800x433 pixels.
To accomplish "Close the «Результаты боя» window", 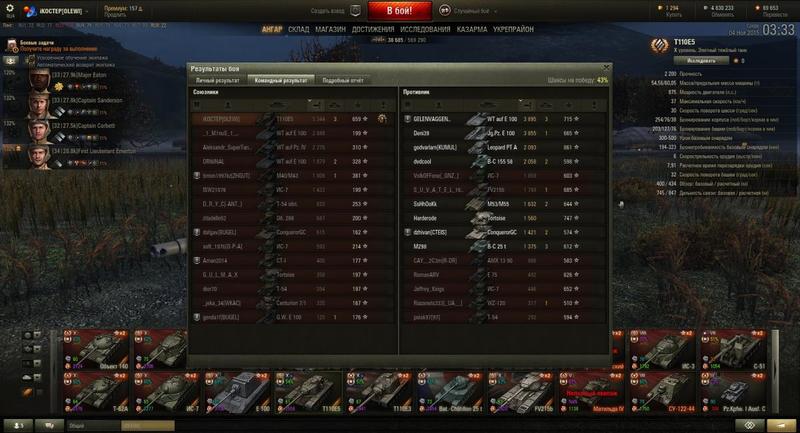I will coord(606,68).
